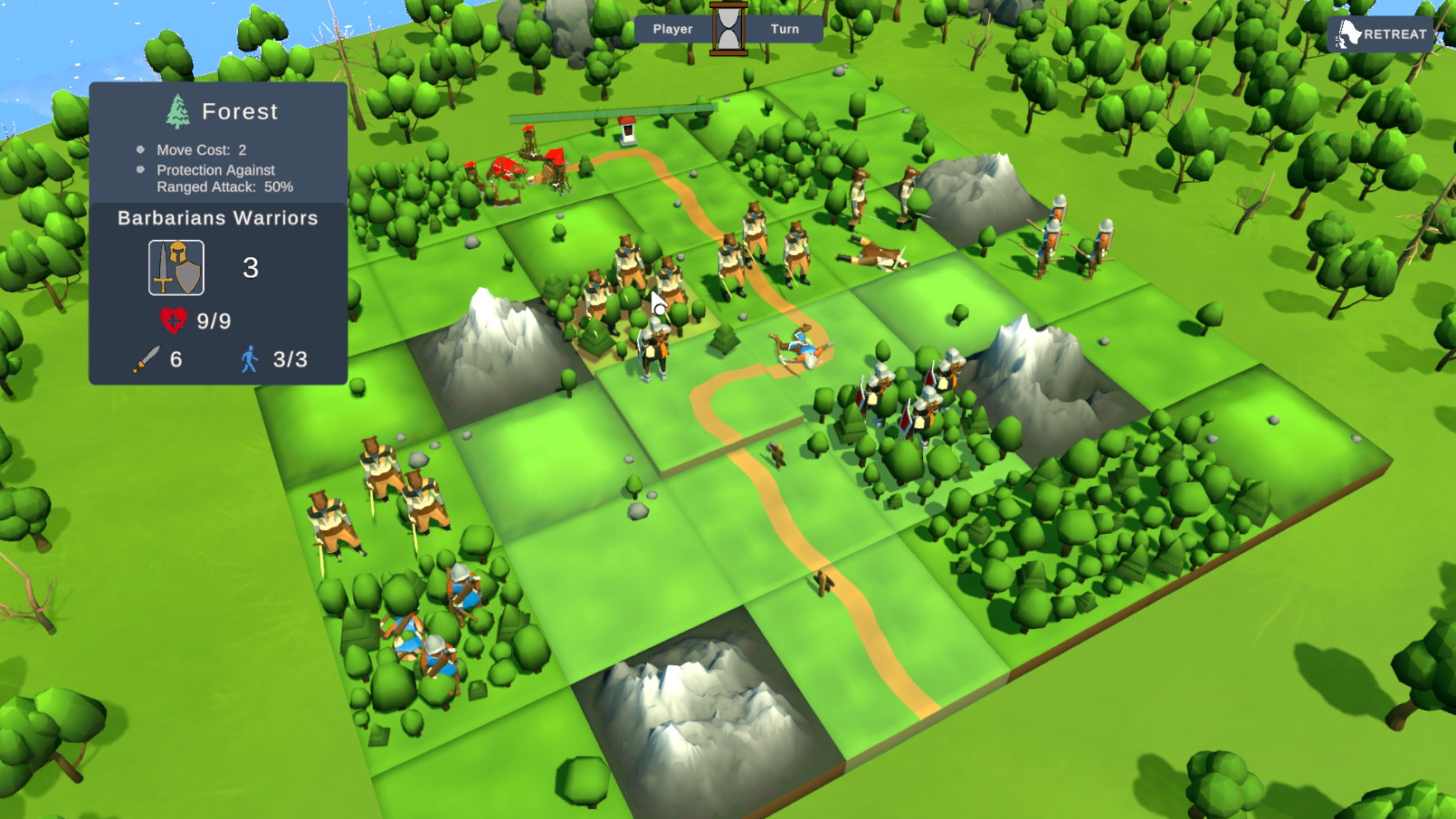1456x819 pixels.
Task: Click the hourglass between Player and Turn
Action: (x=727, y=27)
